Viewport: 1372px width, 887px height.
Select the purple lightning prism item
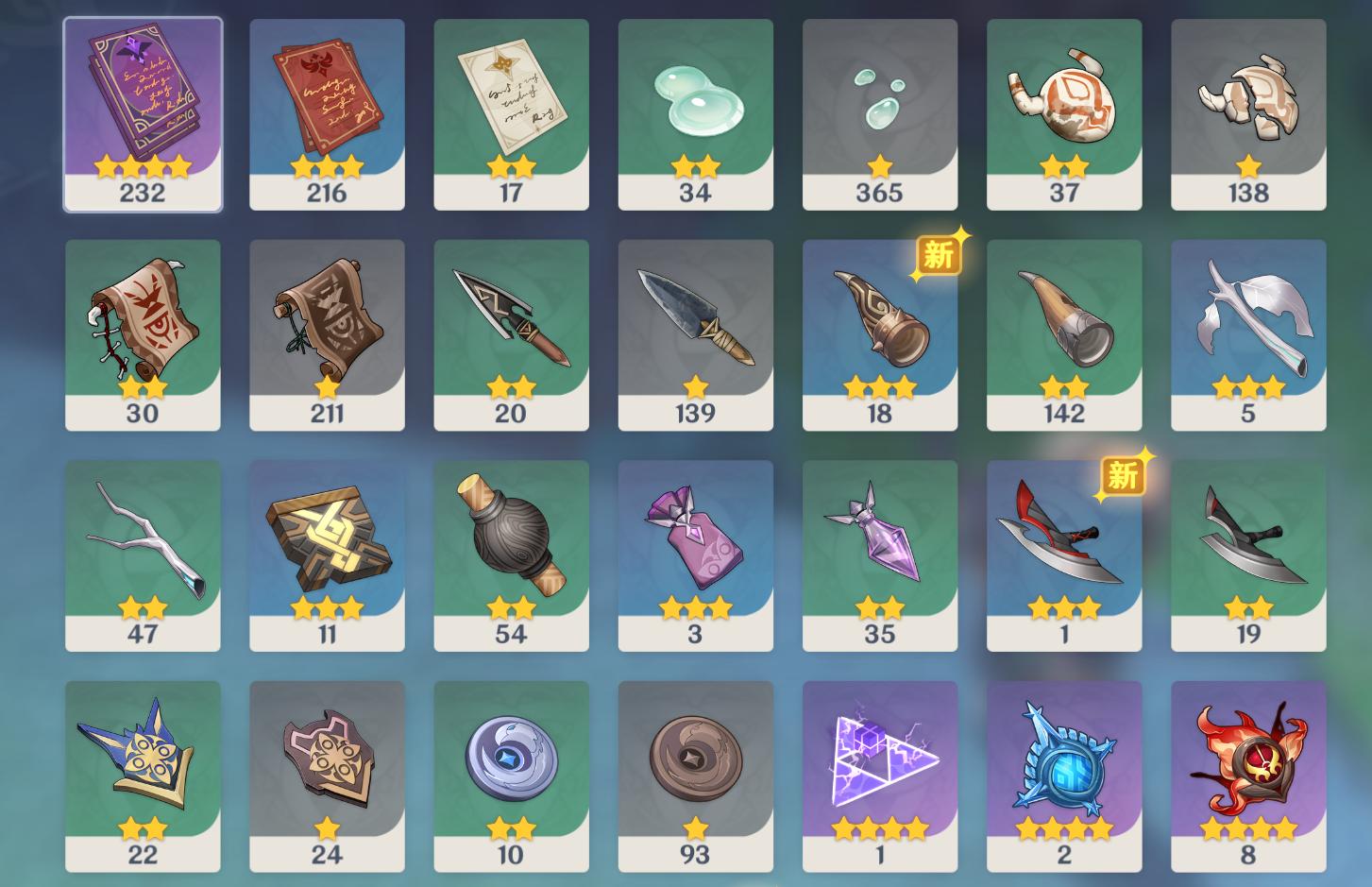coord(879,776)
